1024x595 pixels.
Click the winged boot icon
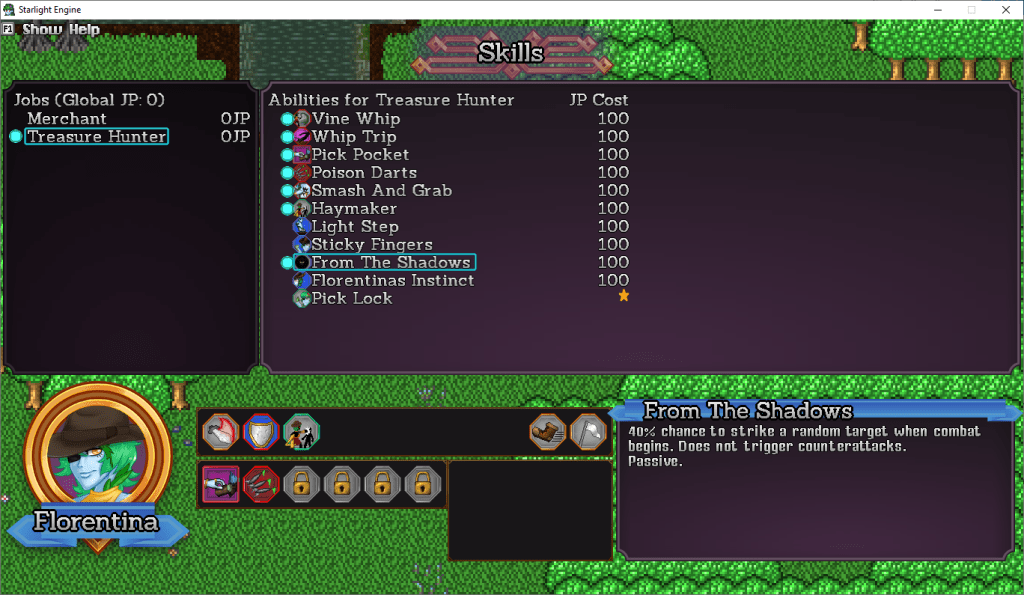(x=547, y=432)
